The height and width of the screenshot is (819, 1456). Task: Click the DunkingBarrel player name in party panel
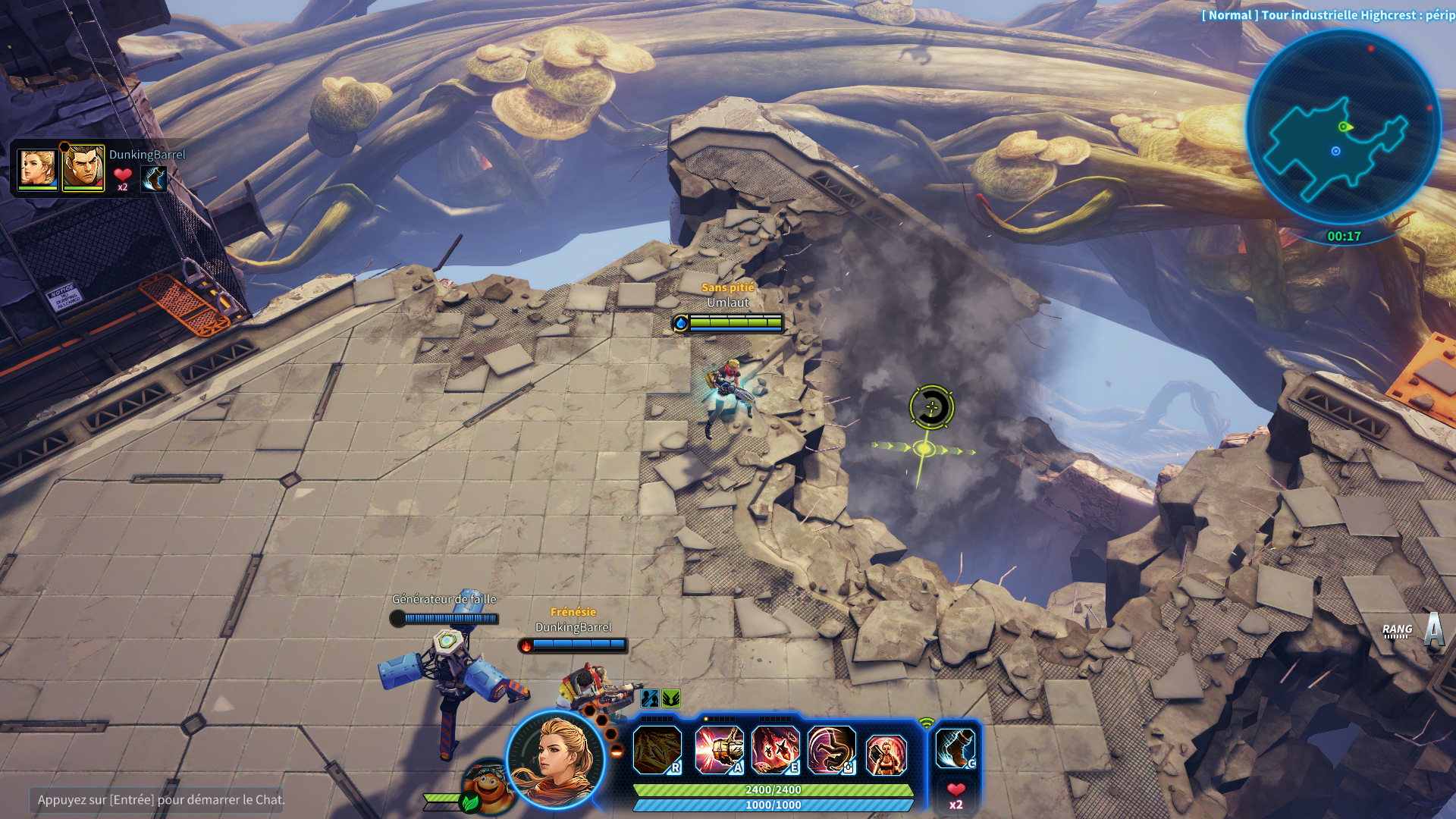(x=147, y=155)
